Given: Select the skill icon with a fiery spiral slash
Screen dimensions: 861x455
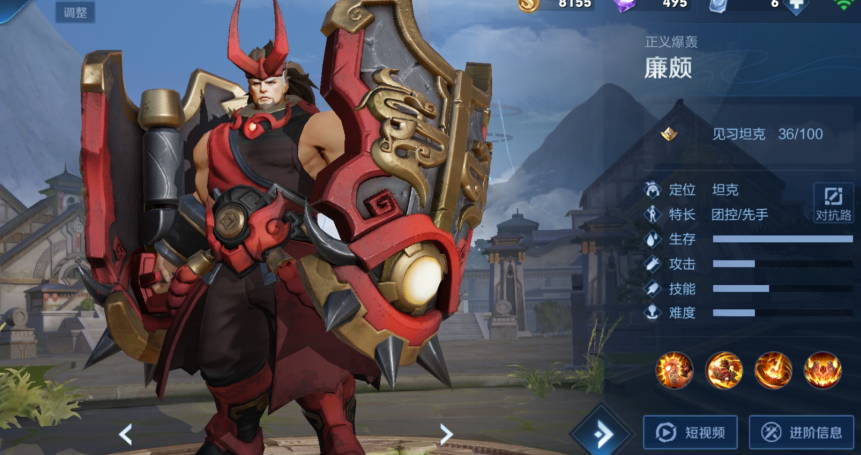Looking at the screenshot, I should click(x=773, y=370).
